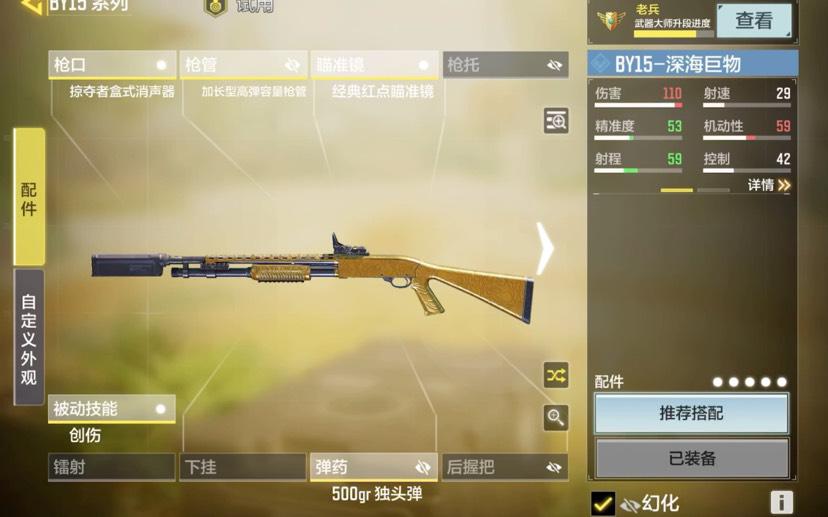Screen dimensions: 828x517
Task: Apply the 推荐搭配 recommended loadout
Action: click(691, 413)
